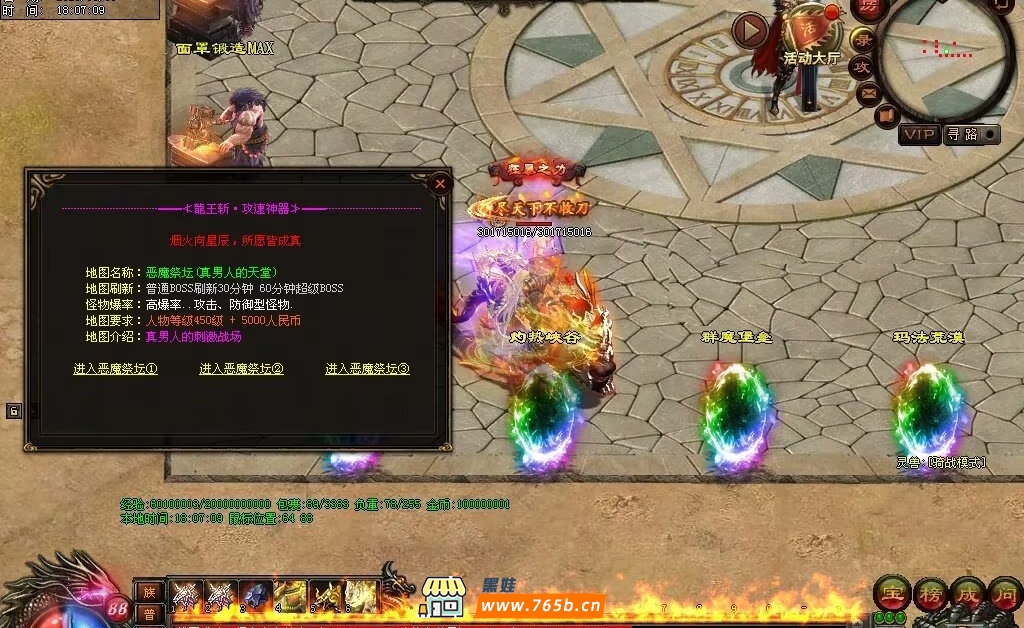Image resolution: width=1024 pixels, height=628 pixels.
Task: Open the 宝 treasure button
Action: point(891,594)
